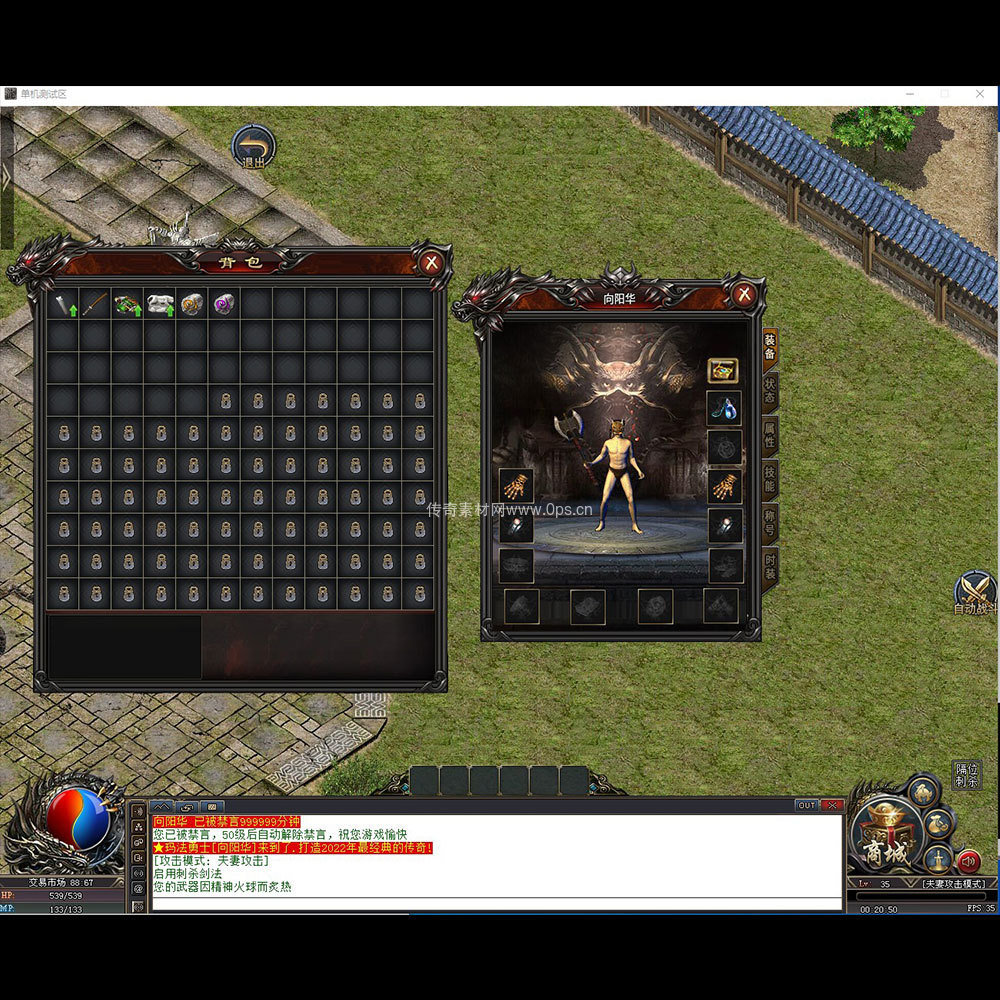The width and height of the screenshot is (1000, 1000).
Task: Choose the white beast statue item
Action: click(160, 304)
